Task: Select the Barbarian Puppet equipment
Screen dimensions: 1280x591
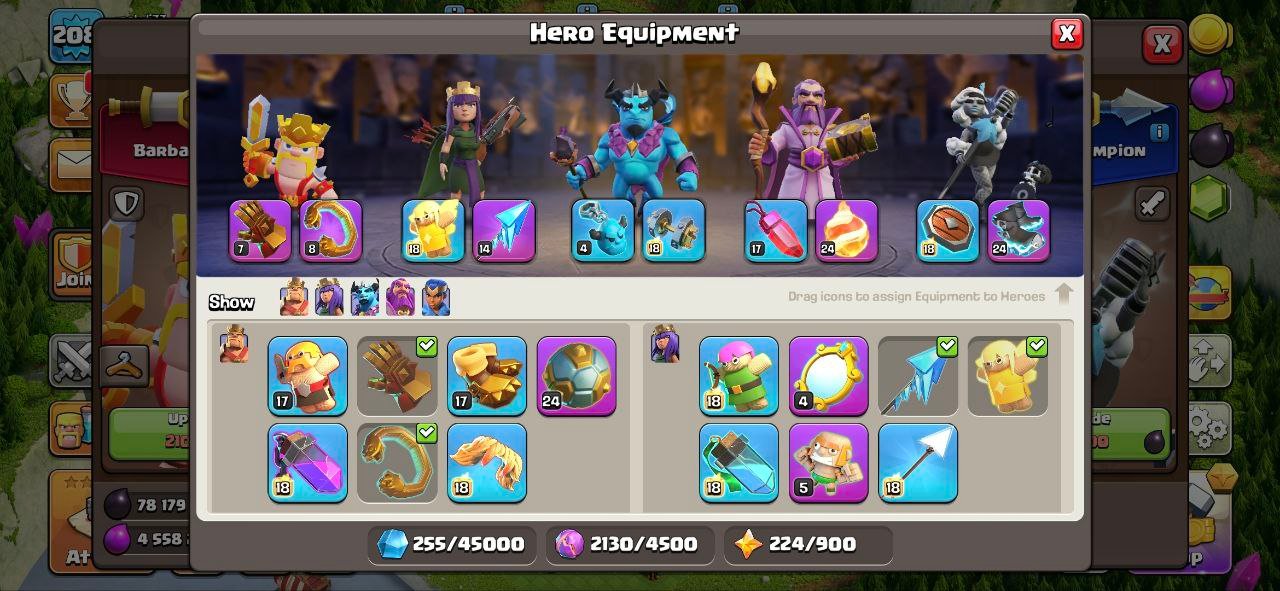Action: tap(307, 376)
